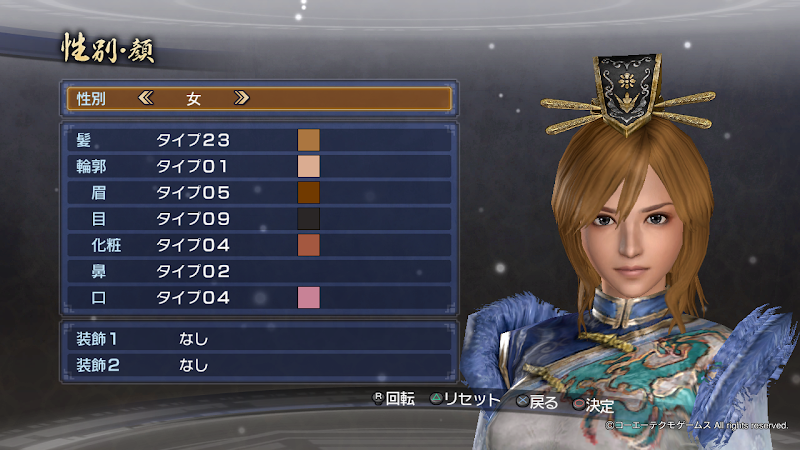Pick the pale skin tone swatch
Image resolution: width=800 pixels, height=450 pixels.
(x=308, y=166)
